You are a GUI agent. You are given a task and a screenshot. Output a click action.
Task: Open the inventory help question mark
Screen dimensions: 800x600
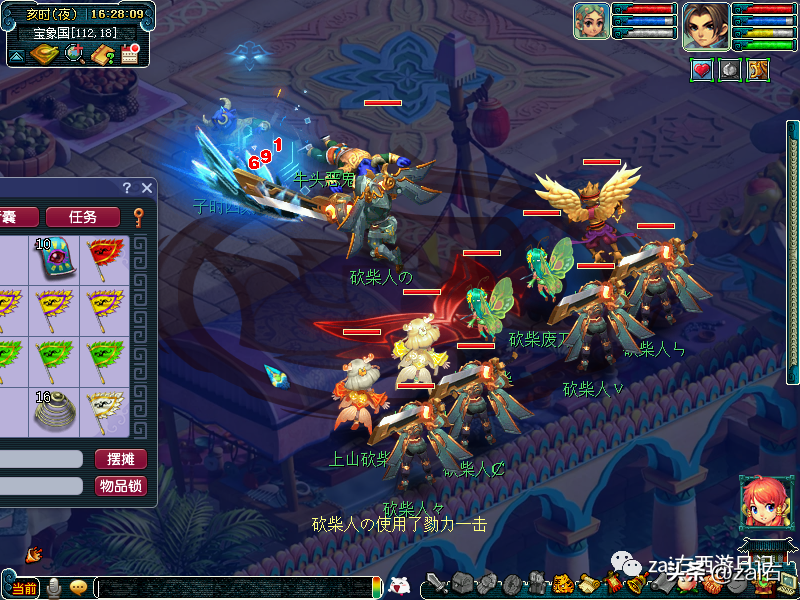(x=127, y=187)
